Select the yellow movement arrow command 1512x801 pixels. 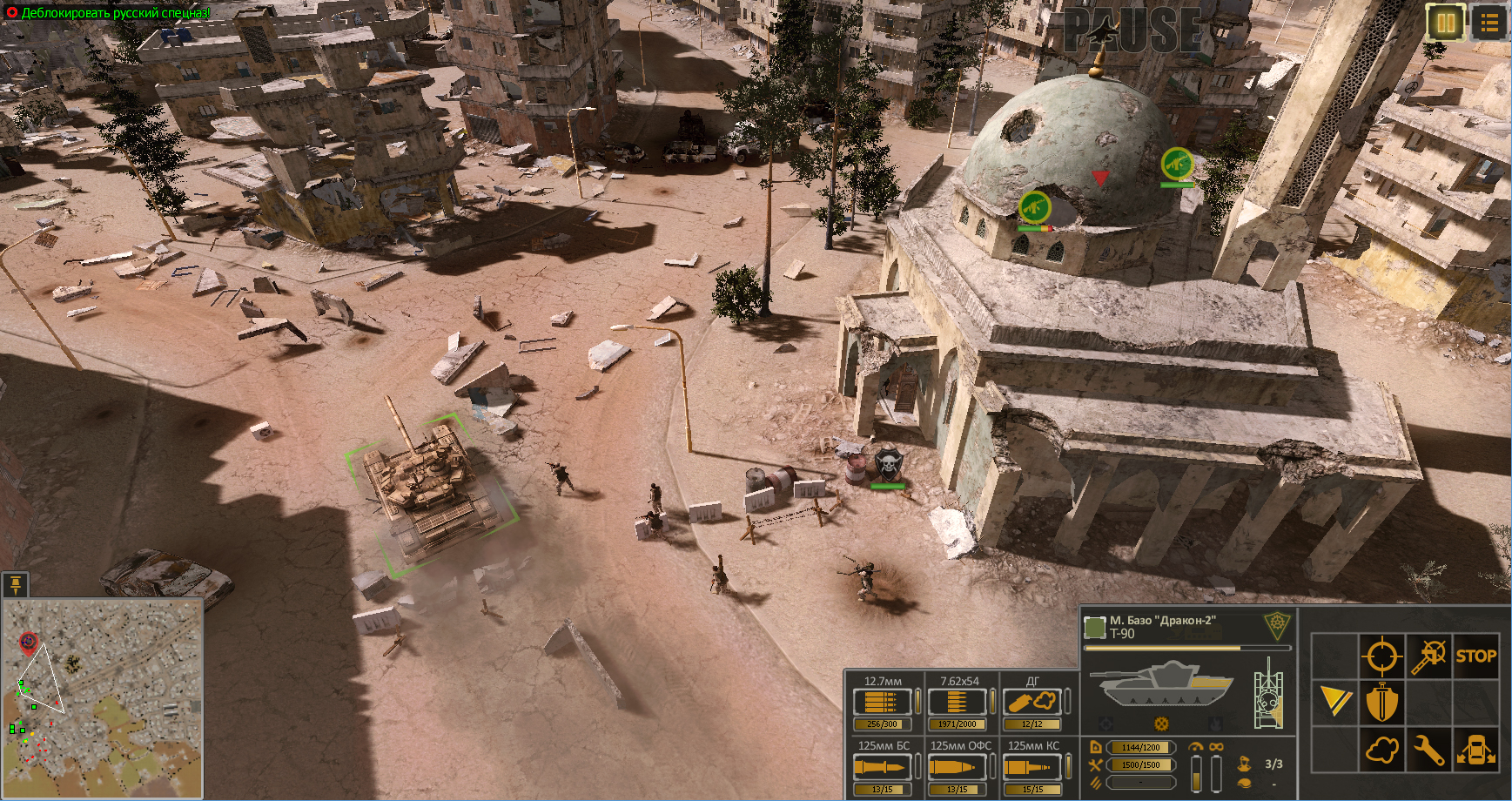1335,702
